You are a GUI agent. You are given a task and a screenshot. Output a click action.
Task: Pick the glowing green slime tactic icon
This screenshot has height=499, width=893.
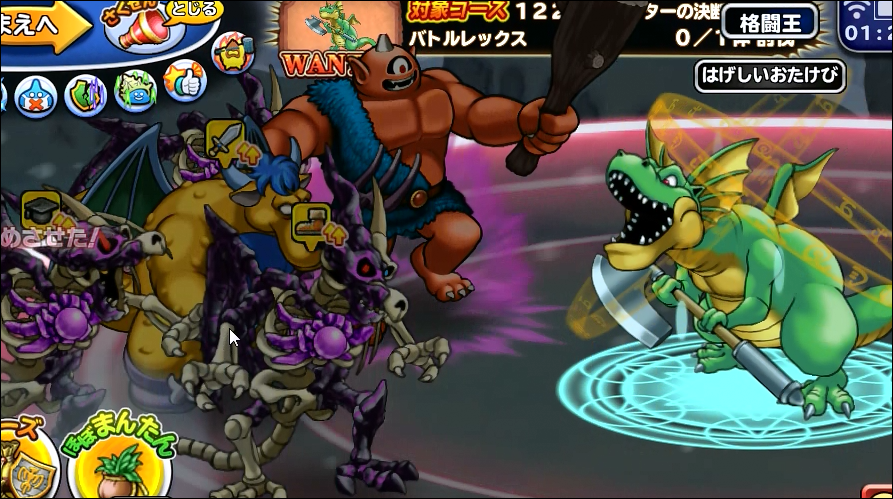133,94
